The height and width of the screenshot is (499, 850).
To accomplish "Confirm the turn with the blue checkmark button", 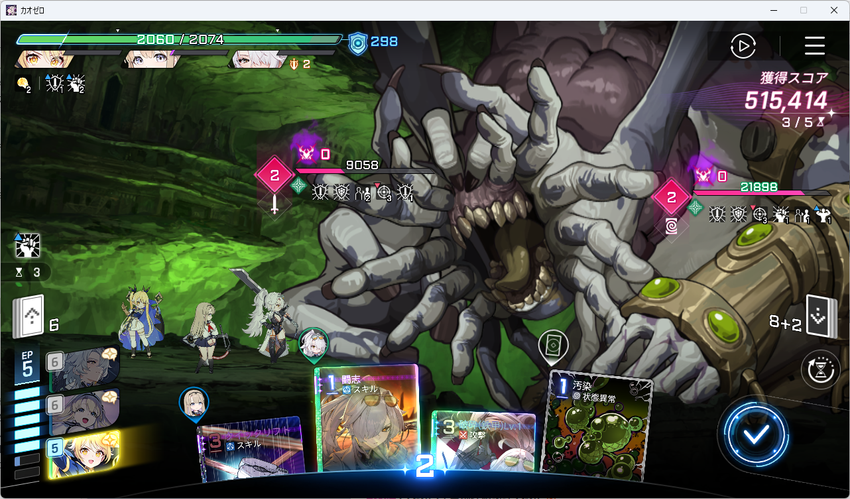I will 753,432.
